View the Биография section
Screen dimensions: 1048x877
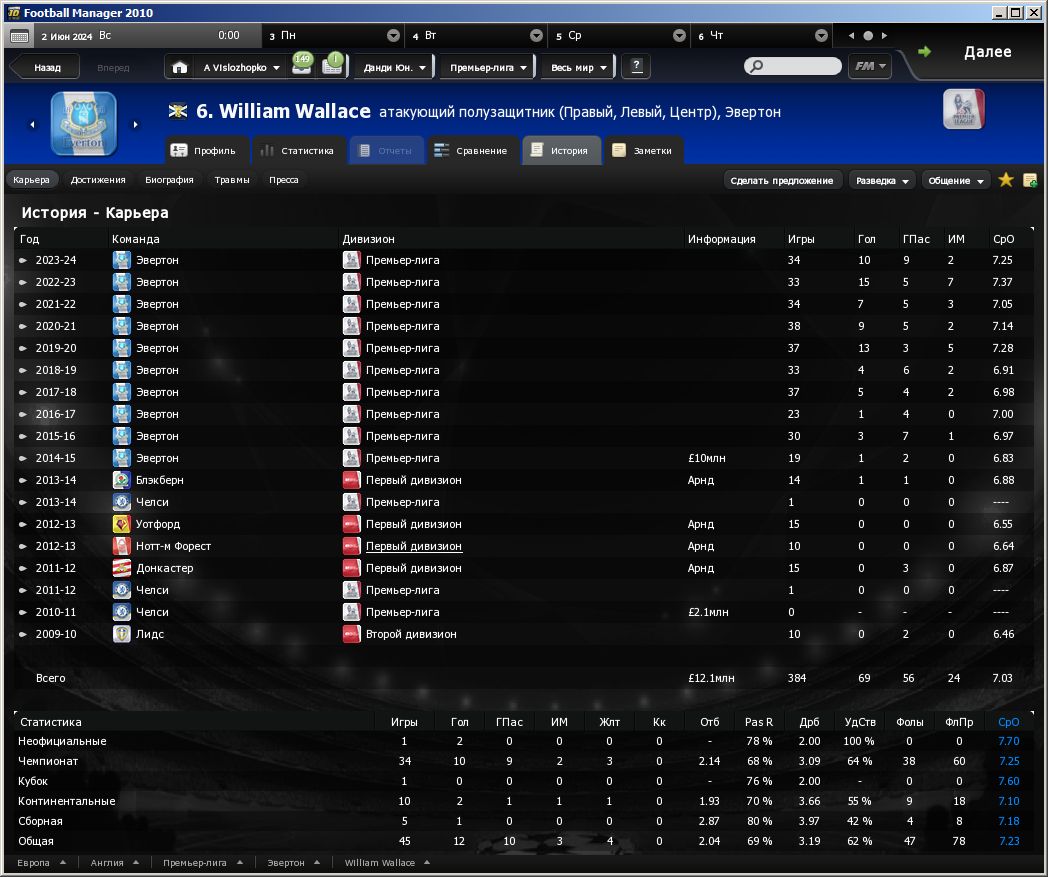[169, 180]
